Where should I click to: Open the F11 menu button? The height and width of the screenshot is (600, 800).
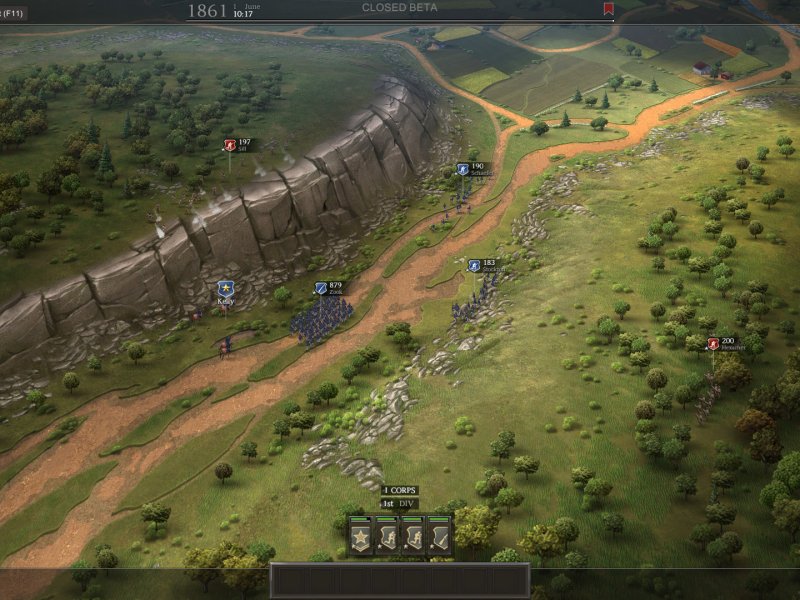[13, 12]
